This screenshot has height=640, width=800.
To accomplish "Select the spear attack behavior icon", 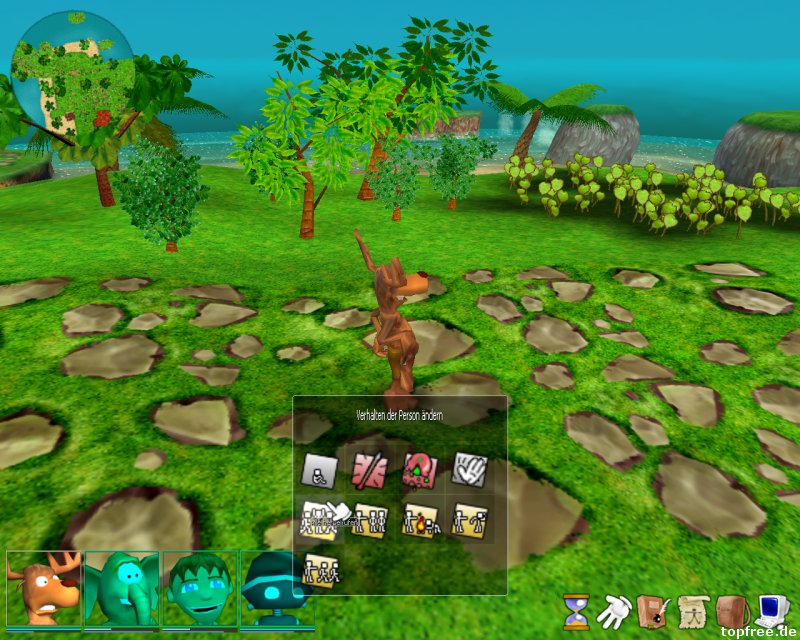I will 369,469.
